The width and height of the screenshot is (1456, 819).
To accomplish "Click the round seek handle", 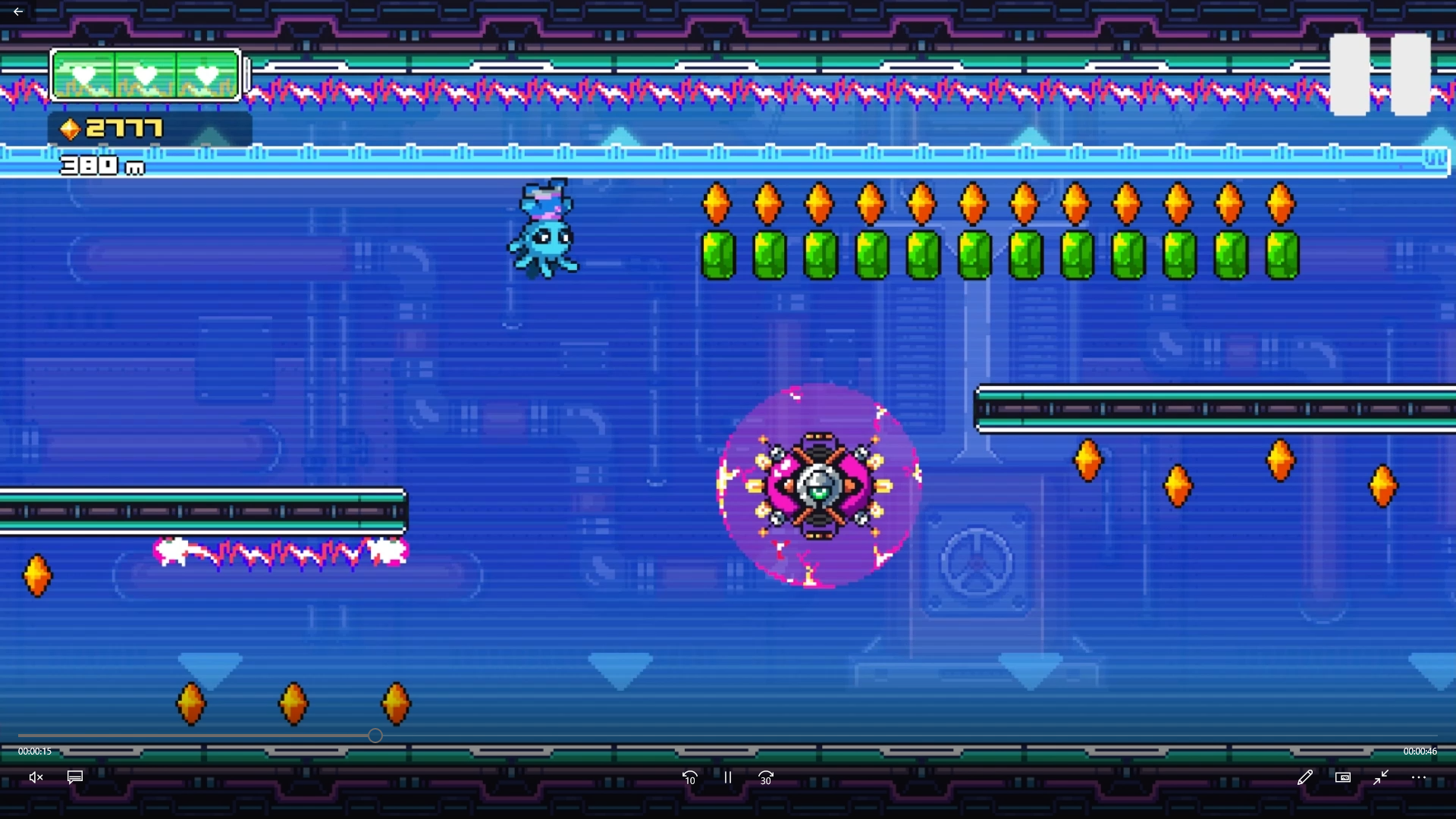I will click(x=375, y=736).
